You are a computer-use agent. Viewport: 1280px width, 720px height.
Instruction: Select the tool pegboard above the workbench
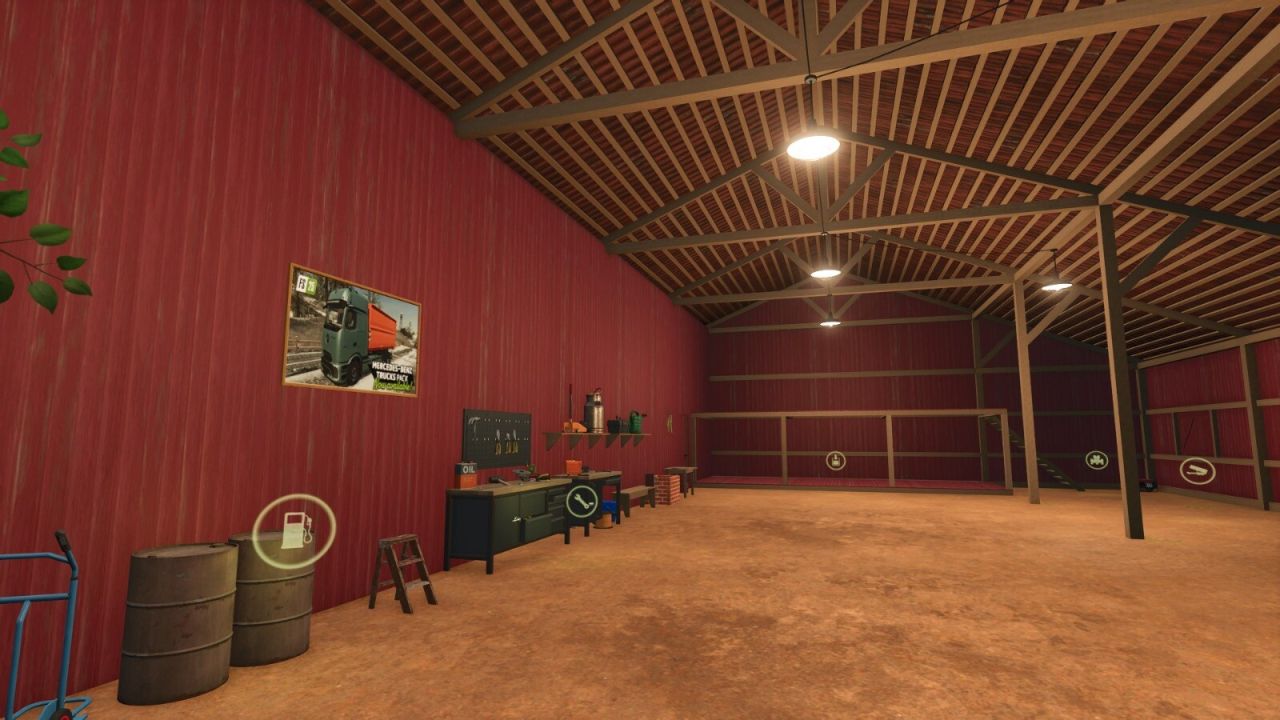click(497, 435)
